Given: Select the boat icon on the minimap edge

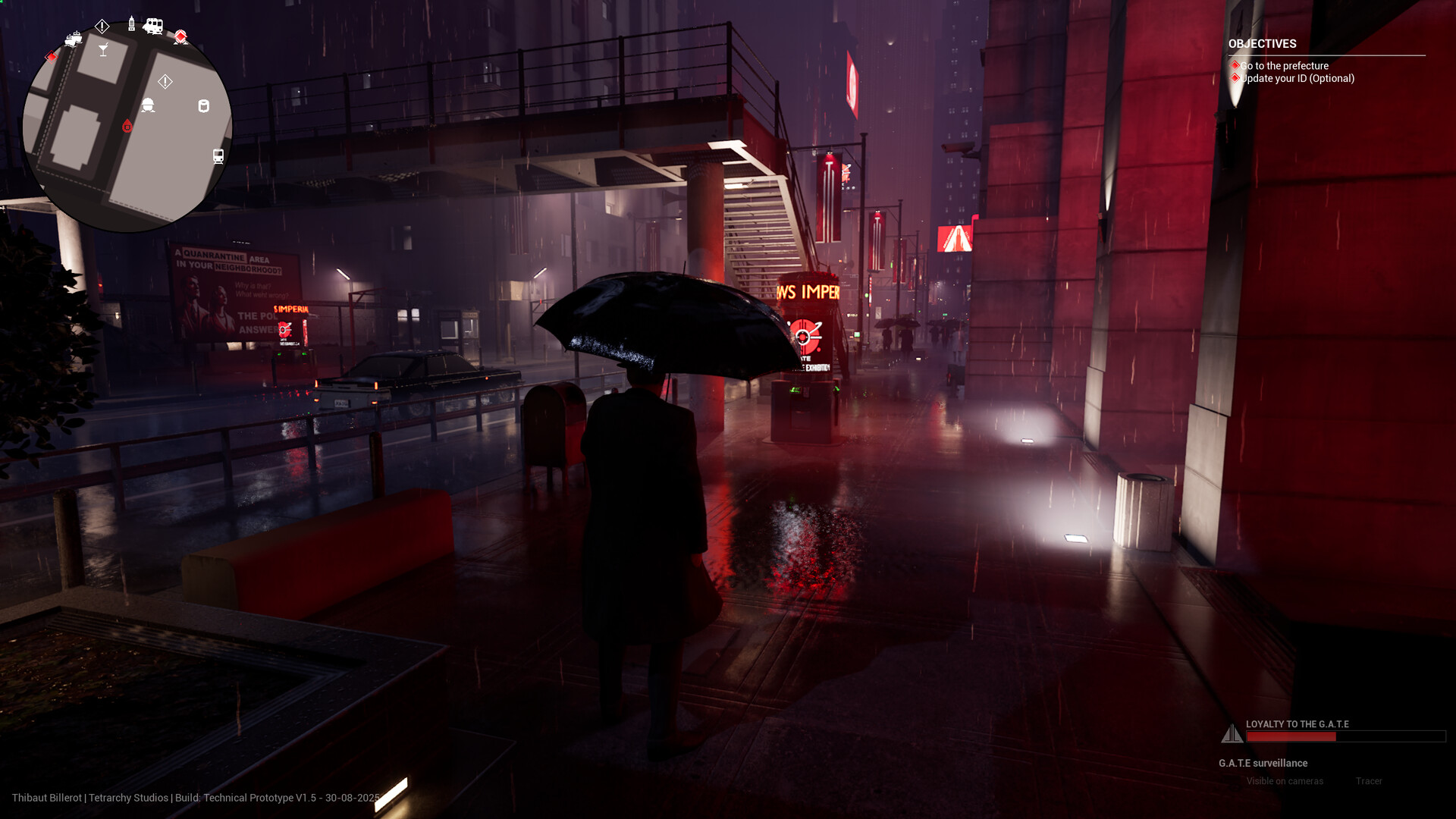Looking at the screenshot, I should (x=74, y=39).
